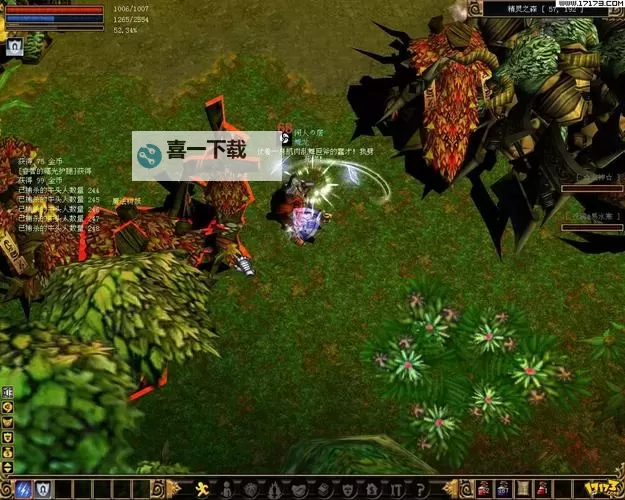Use the red potion in the item bar
The height and width of the screenshot is (500, 625).
tap(482, 489)
